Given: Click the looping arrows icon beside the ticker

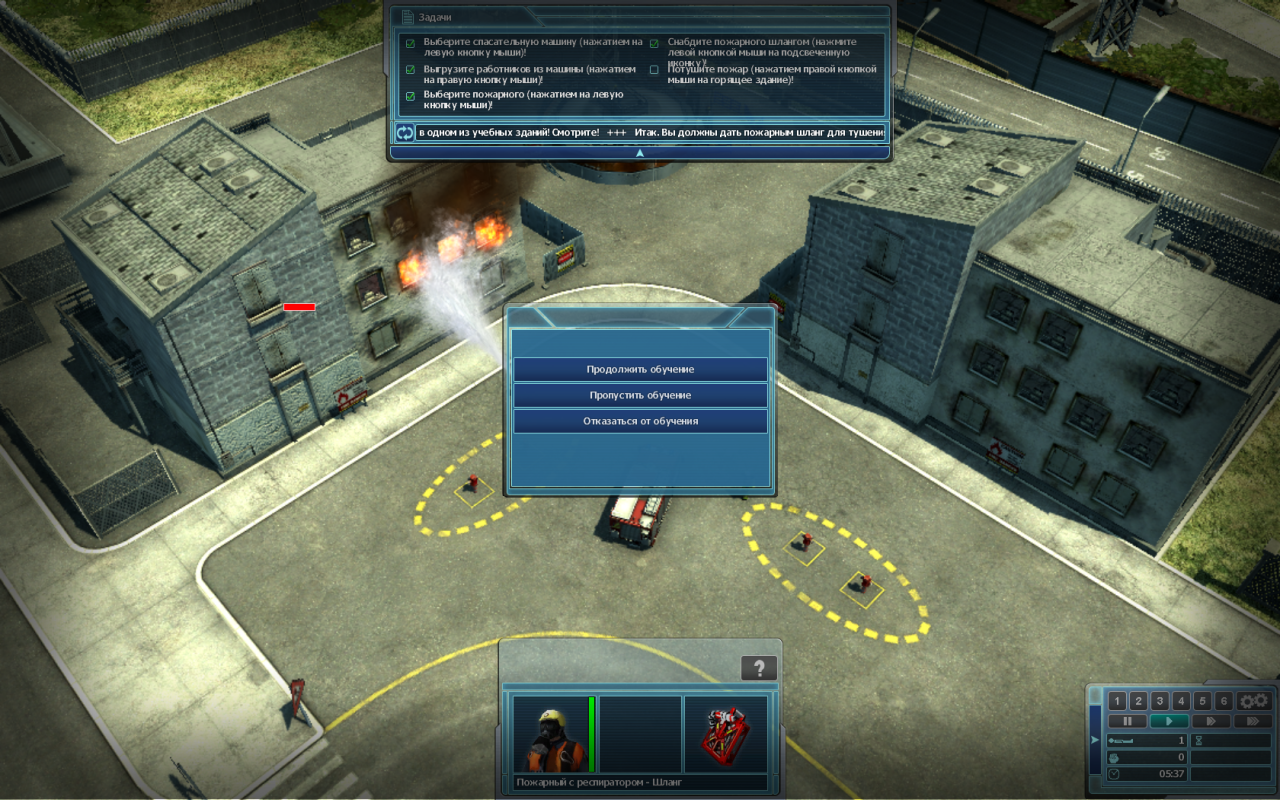Looking at the screenshot, I should [x=404, y=132].
